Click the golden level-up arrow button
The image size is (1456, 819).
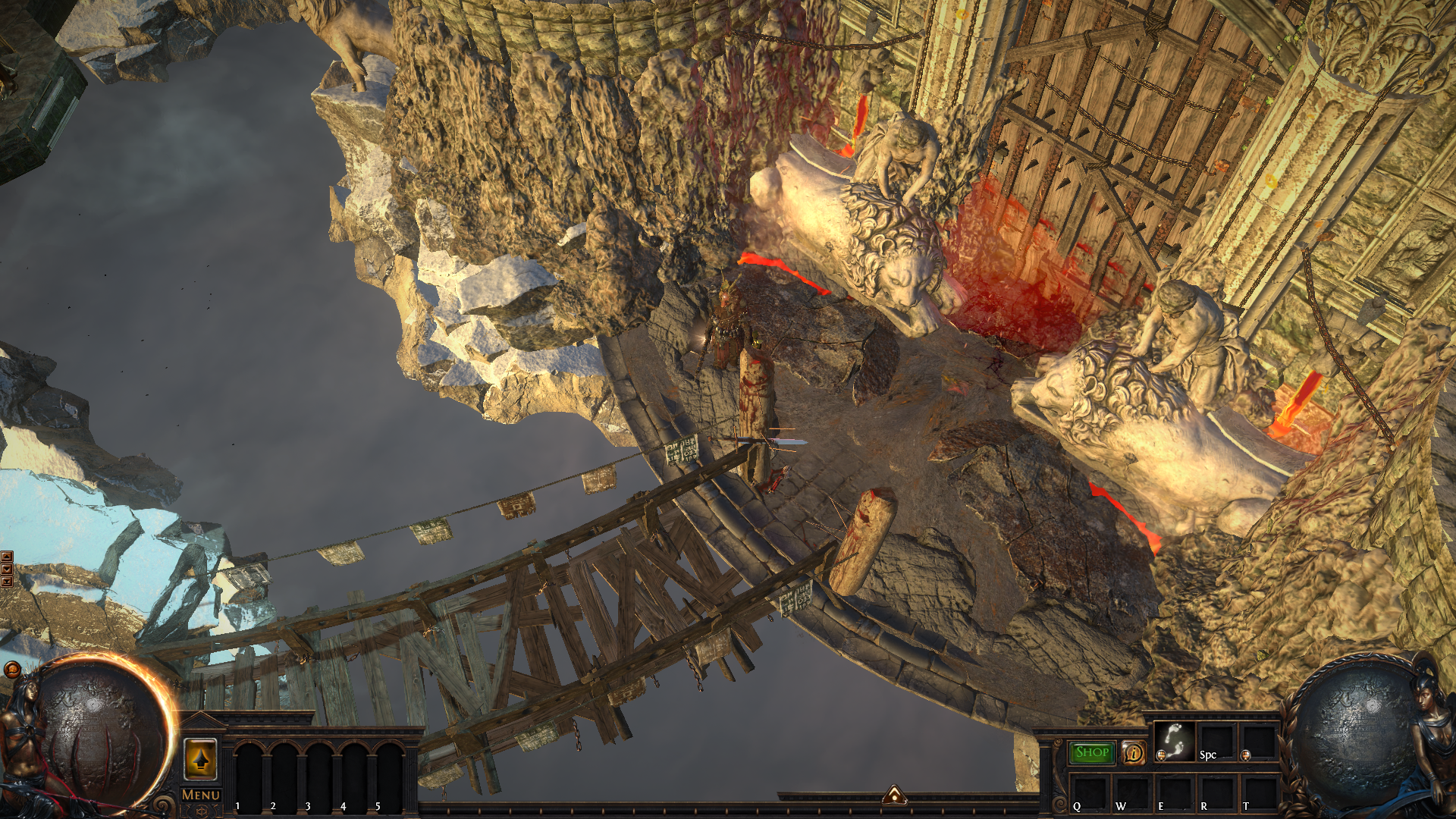(201, 759)
